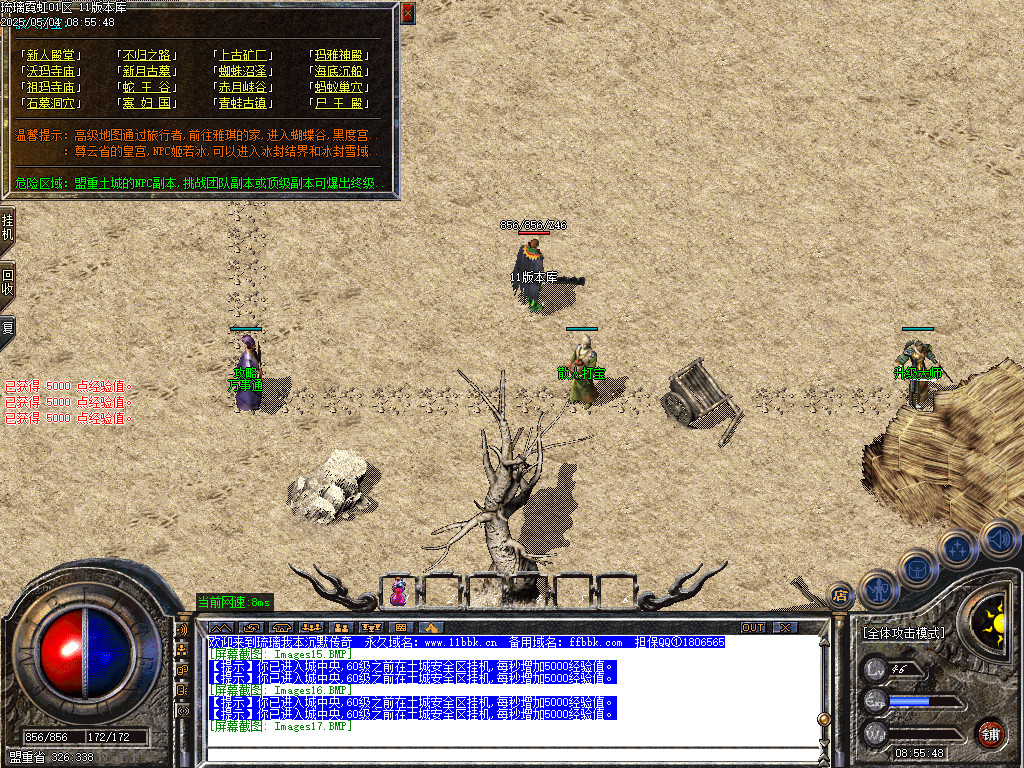Change the 全体攻击模式 attack mode
The width and height of the screenshot is (1024, 768).
pyautogui.click(x=903, y=633)
